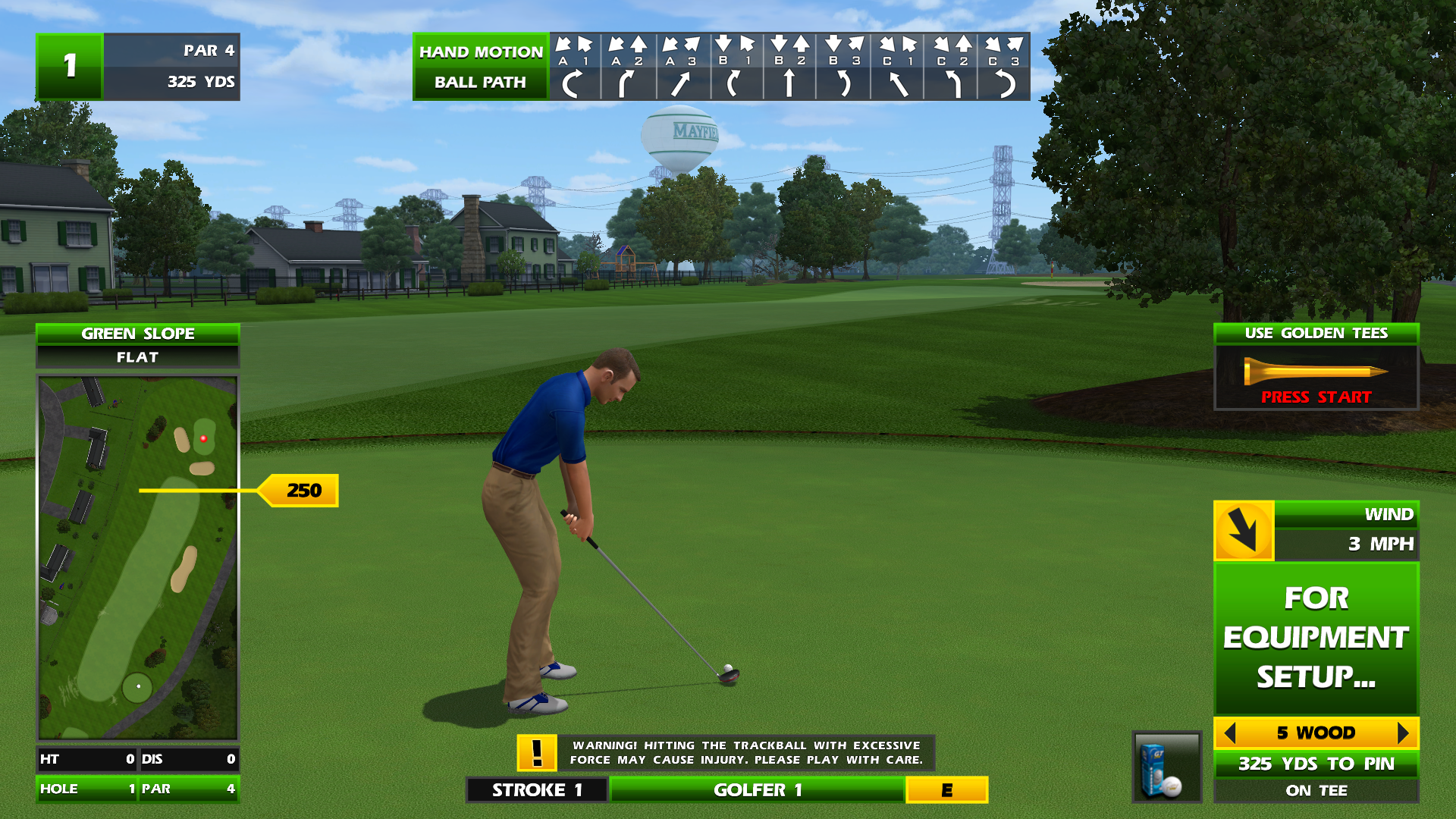Screen dimensions: 1456x819
Task: Click the wind direction arrow icon
Action: (x=1244, y=530)
